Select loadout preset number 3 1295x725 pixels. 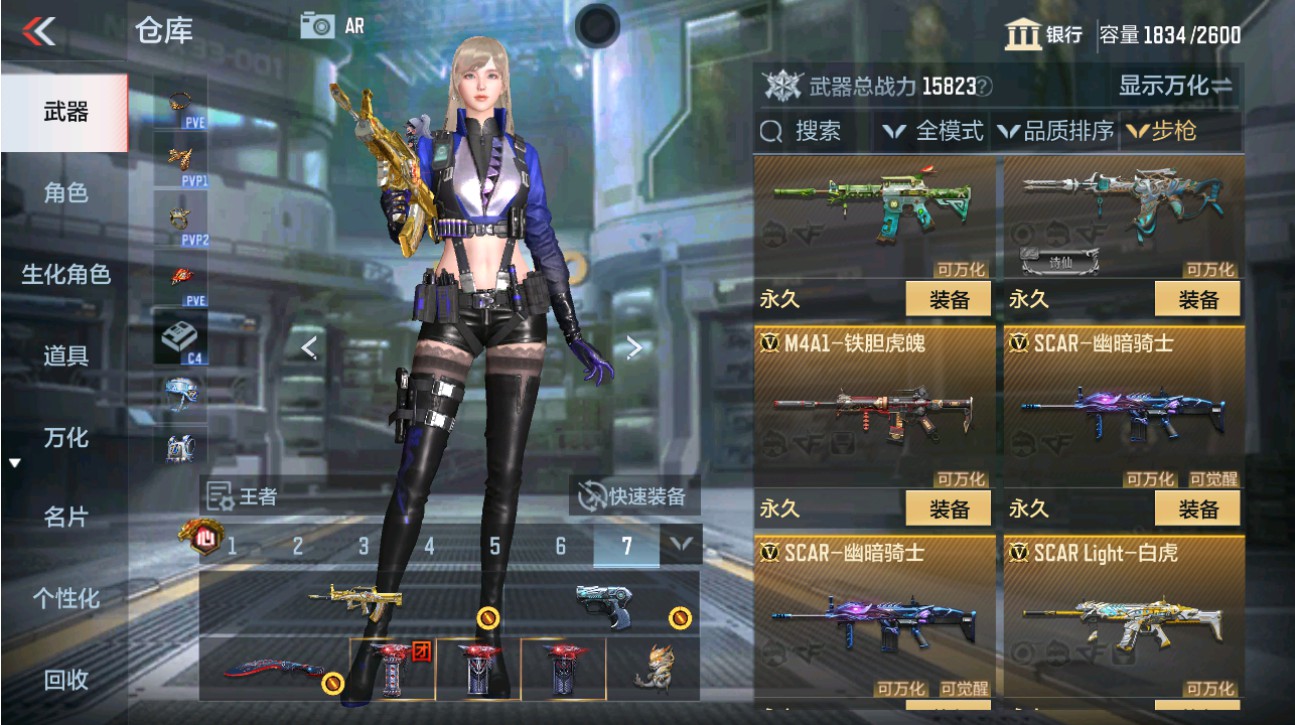(x=361, y=544)
